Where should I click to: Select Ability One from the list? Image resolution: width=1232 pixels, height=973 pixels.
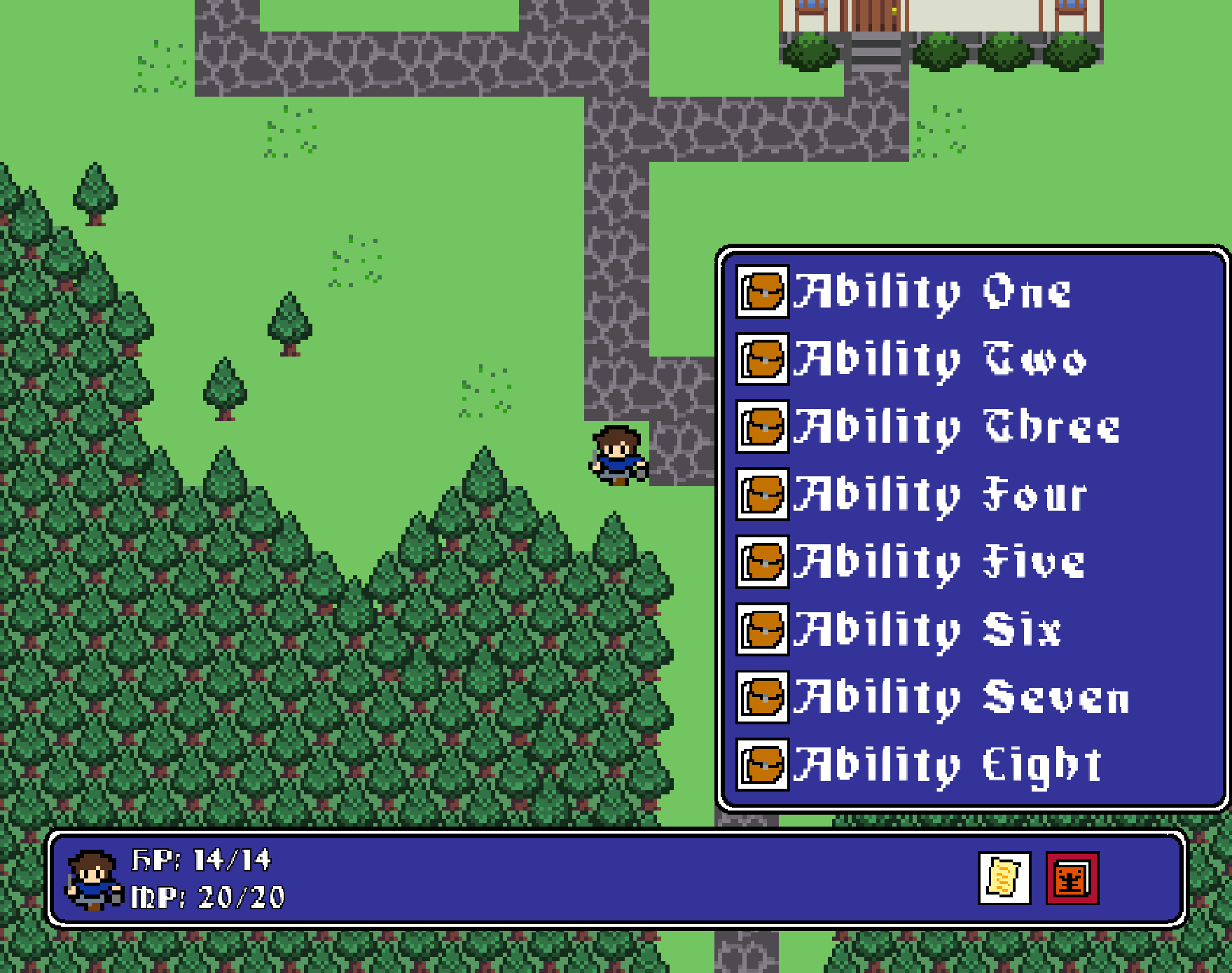pyautogui.click(x=904, y=291)
